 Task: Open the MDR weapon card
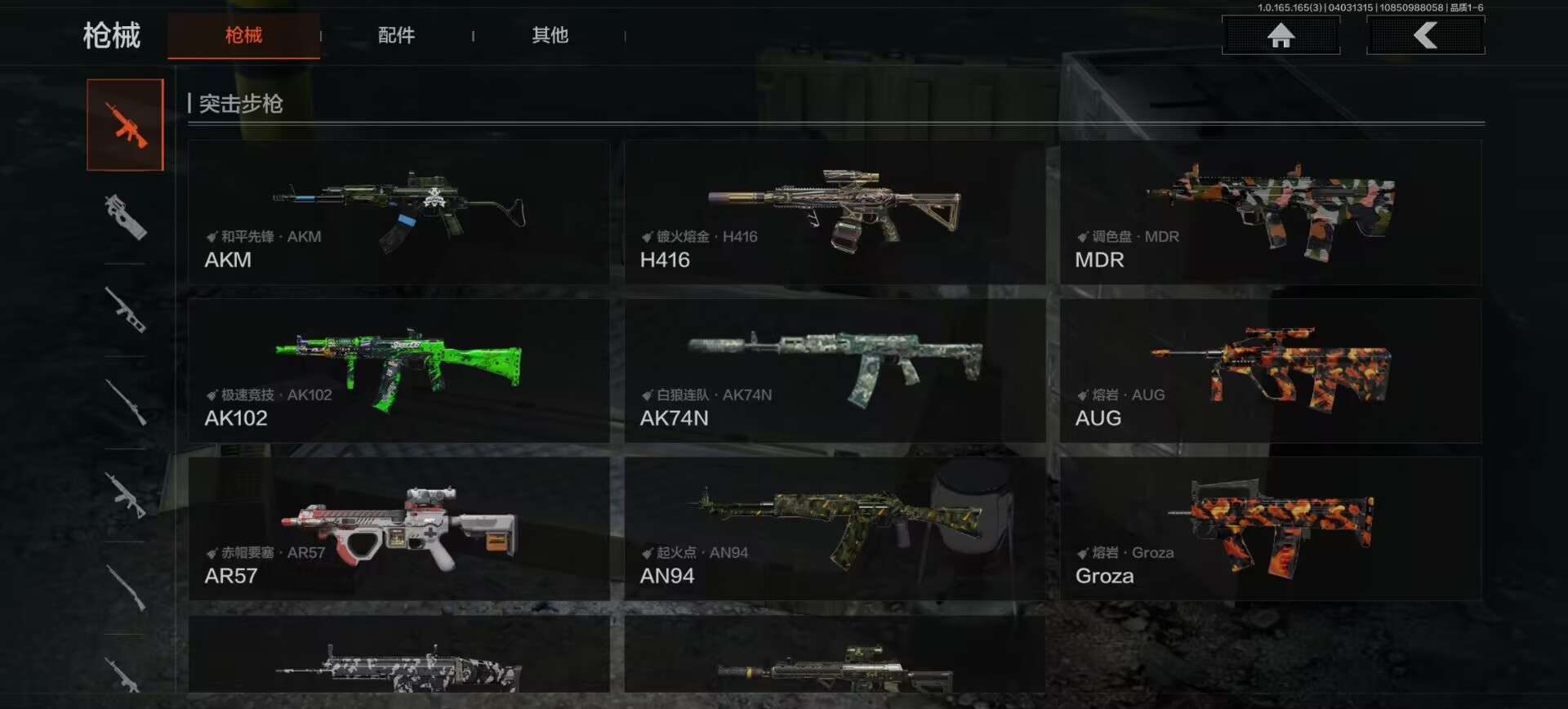pos(1270,212)
